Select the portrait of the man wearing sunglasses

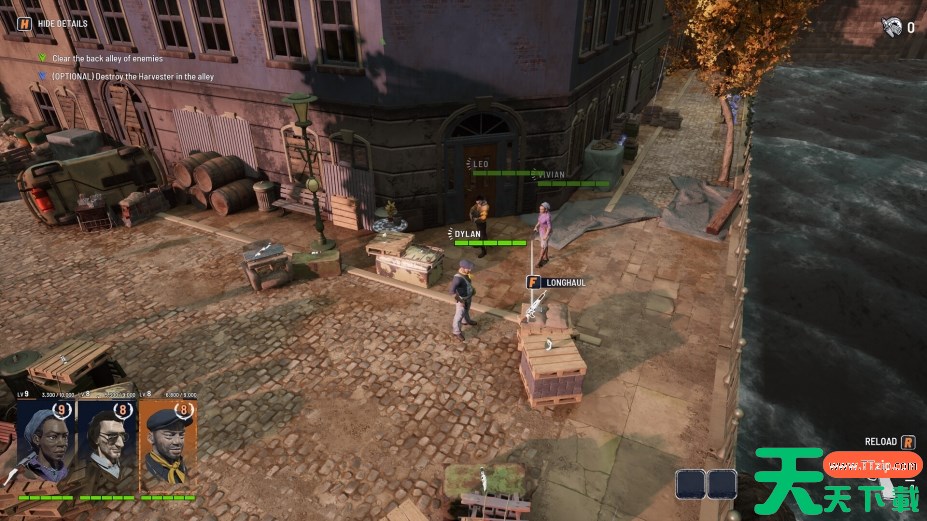pos(107,444)
